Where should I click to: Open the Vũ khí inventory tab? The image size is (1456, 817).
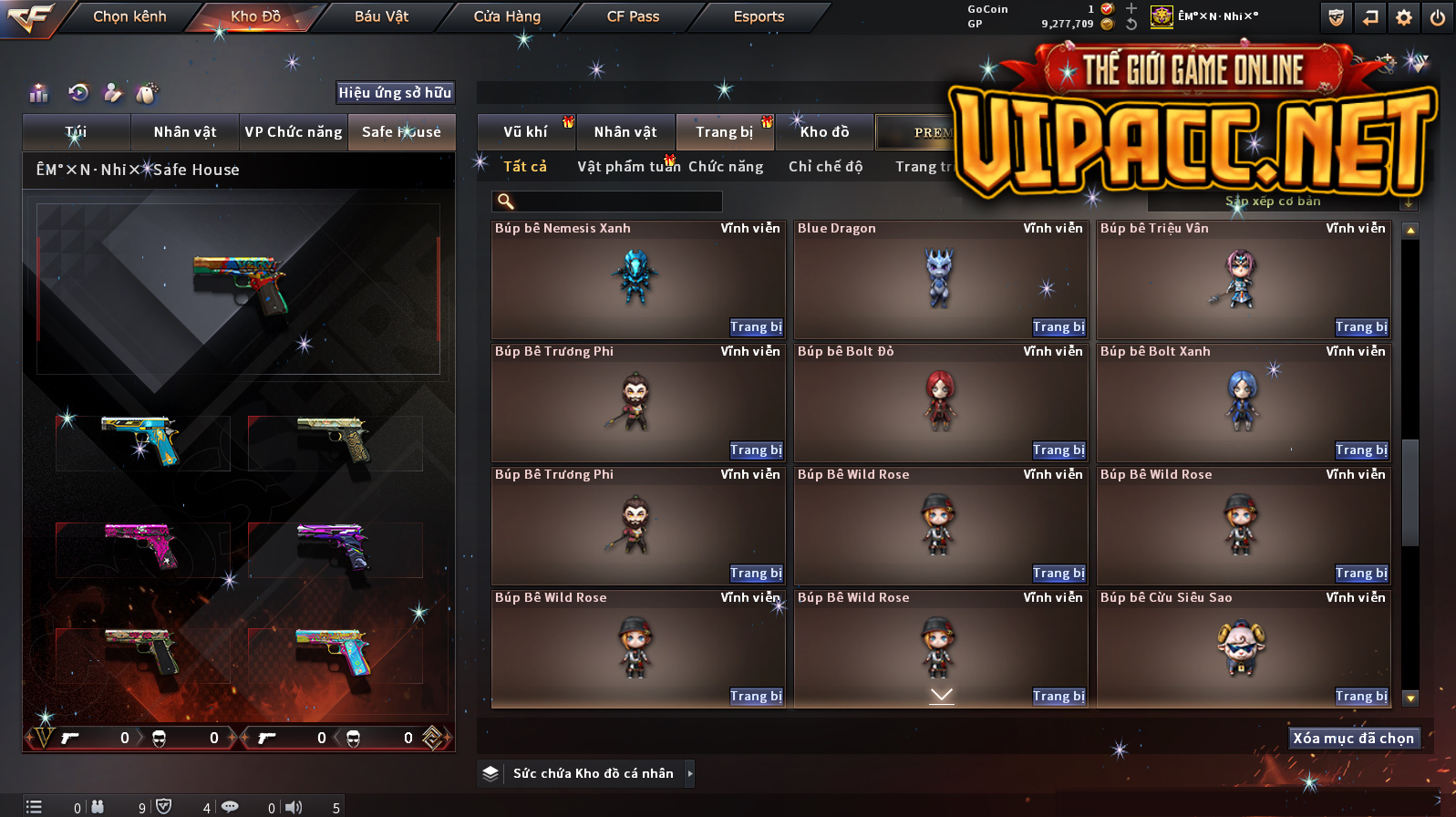(526, 132)
